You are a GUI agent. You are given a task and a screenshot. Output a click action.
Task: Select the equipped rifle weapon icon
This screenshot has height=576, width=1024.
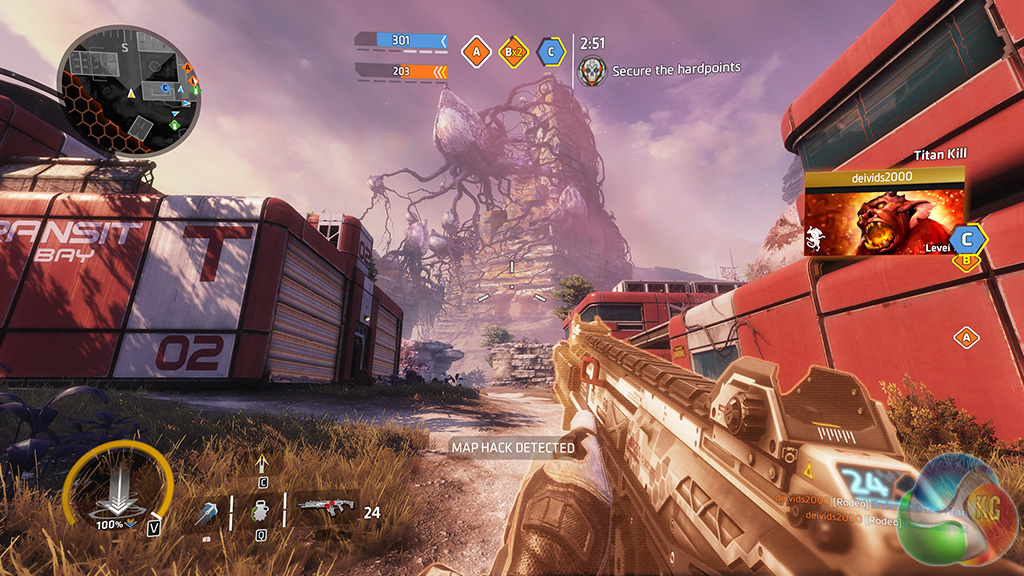point(327,506)
